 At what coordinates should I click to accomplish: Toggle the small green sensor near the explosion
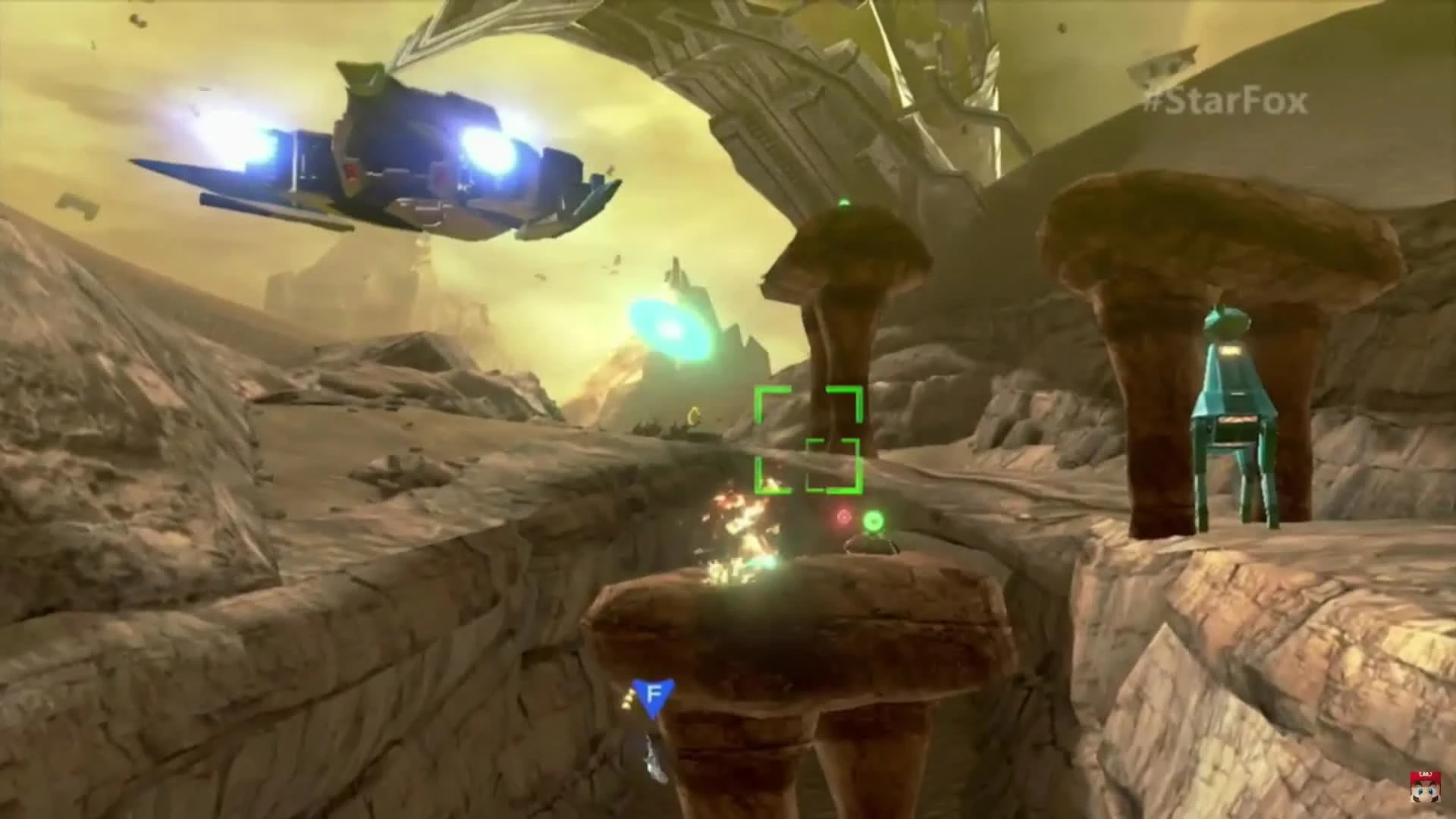[x=874, y=522]
